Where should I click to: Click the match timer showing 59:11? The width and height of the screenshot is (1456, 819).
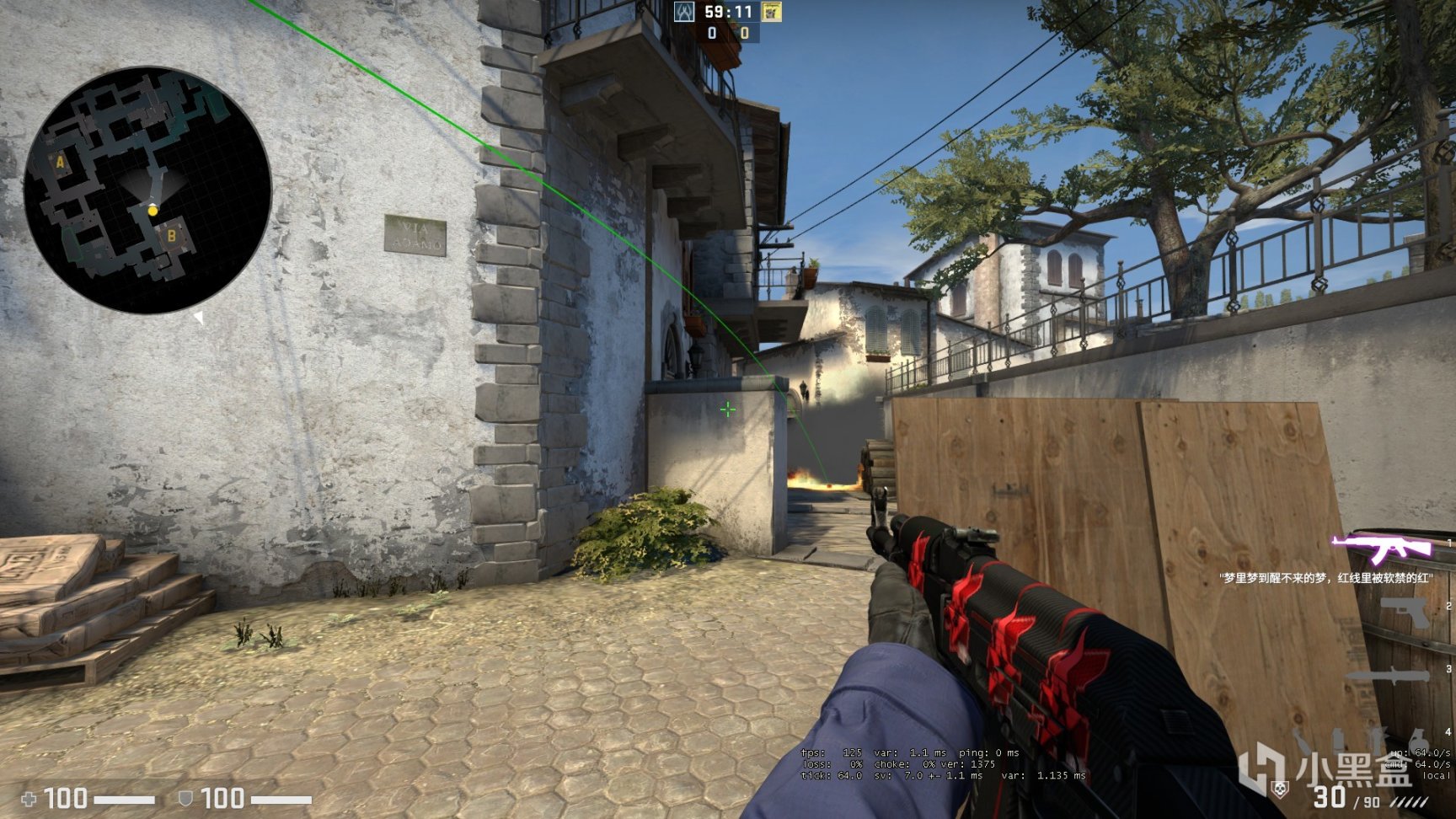(x=727, y=13)
